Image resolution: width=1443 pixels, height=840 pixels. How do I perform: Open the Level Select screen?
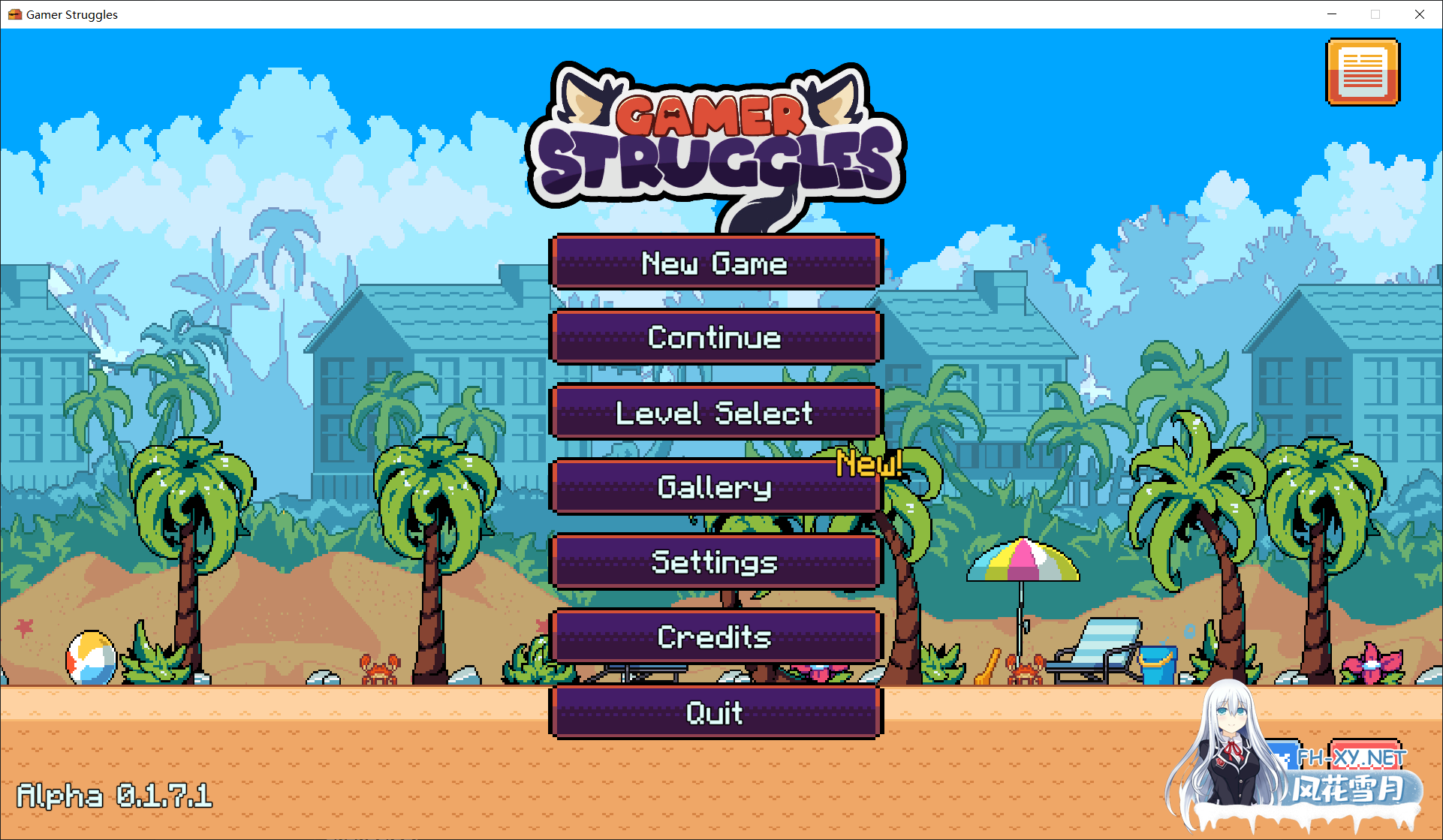point(715,412)
